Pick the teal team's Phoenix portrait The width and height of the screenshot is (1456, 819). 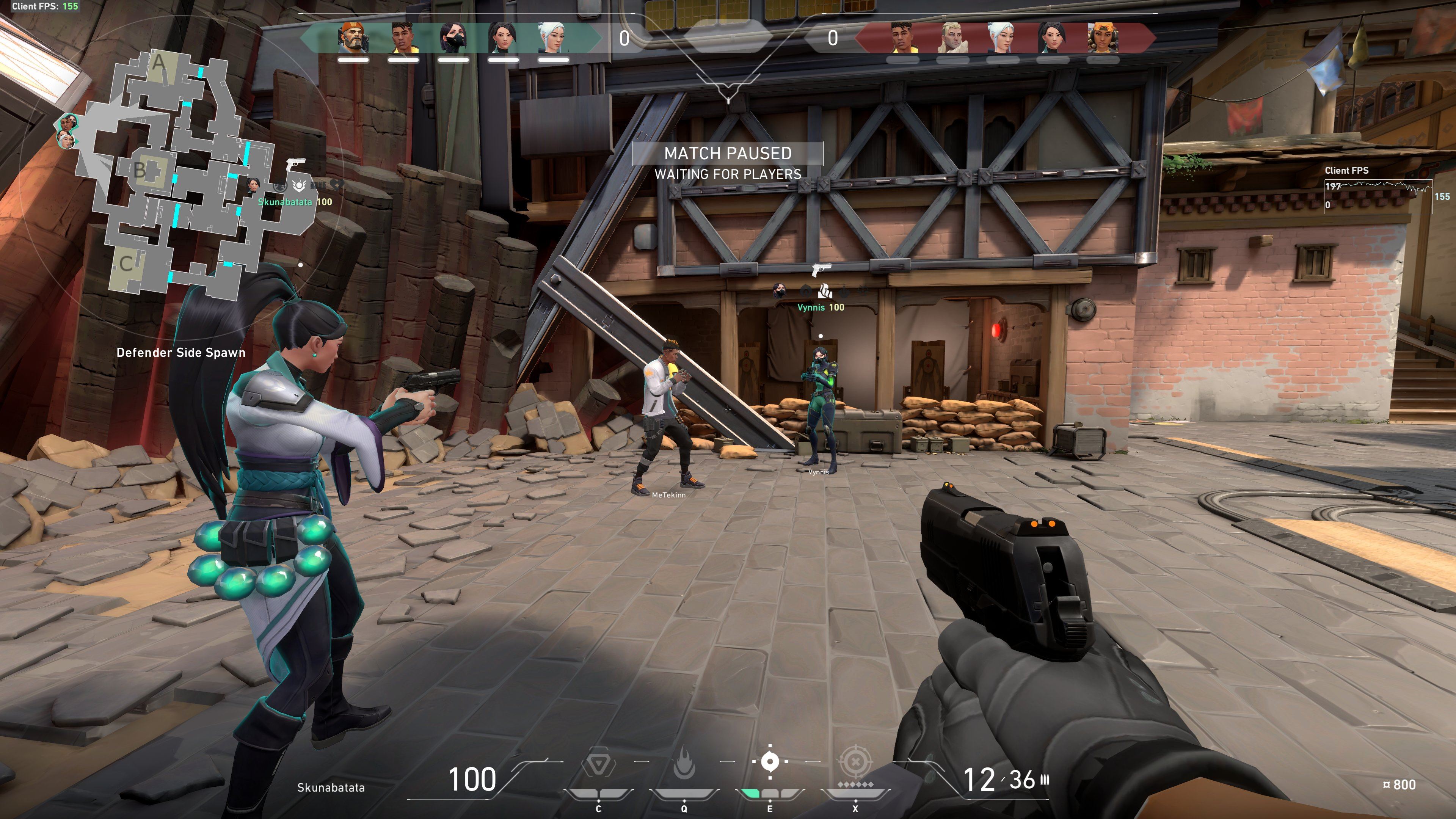[403, 38]
